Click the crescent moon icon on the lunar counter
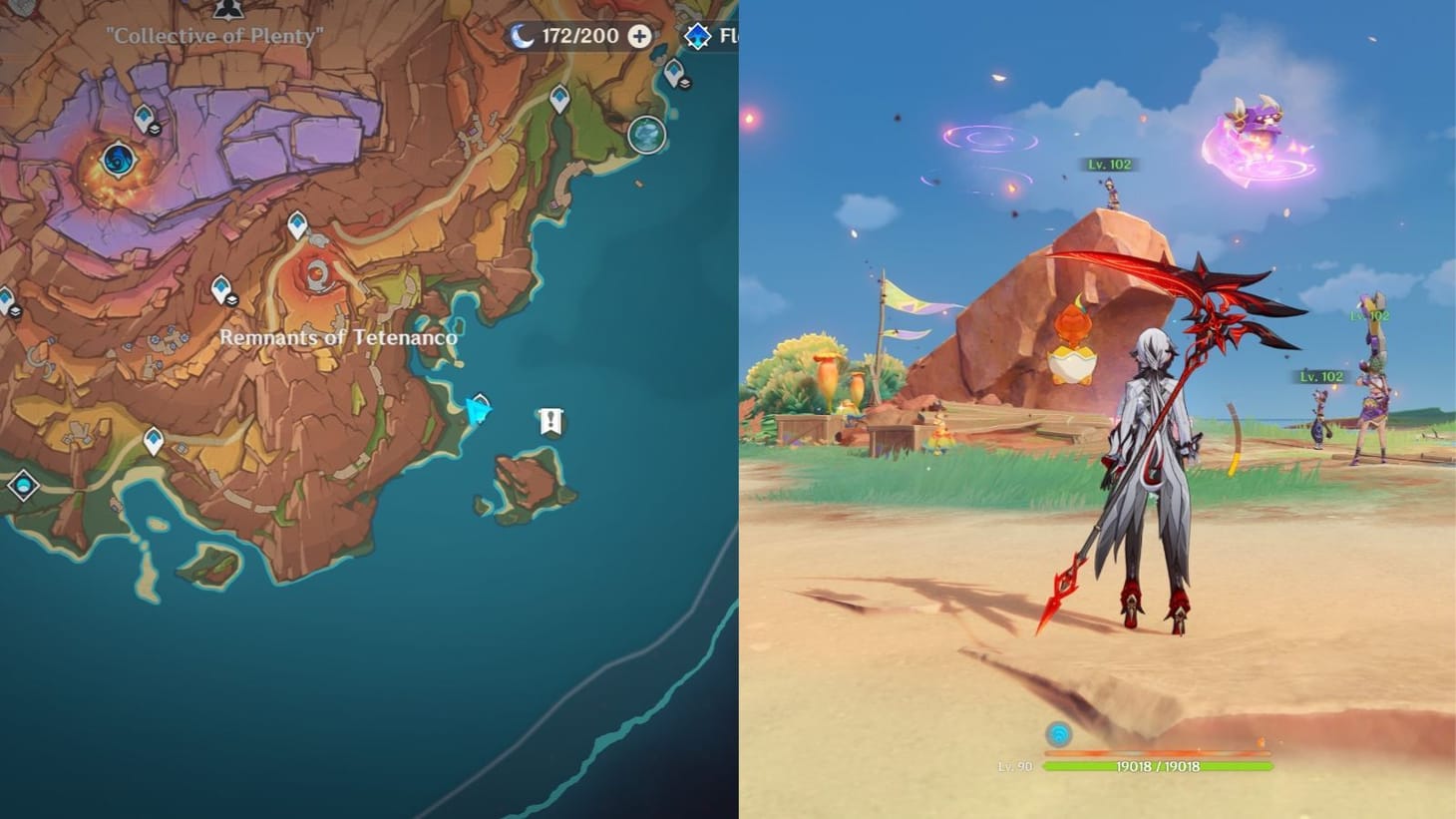The height and width of the screenshot is (819, 1456). 521,36
